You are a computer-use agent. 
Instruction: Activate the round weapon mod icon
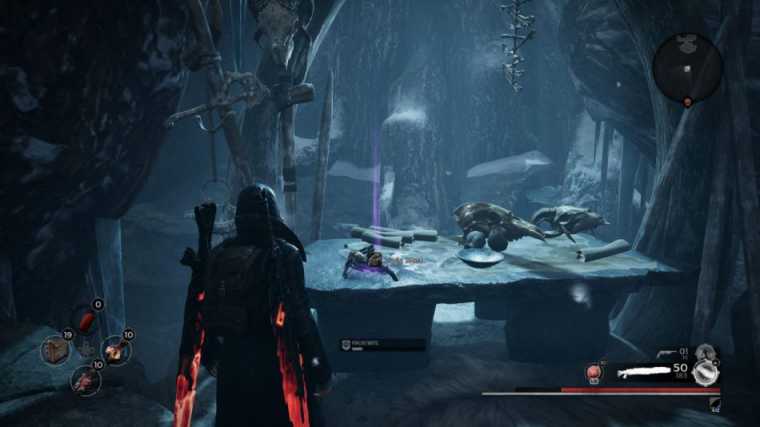pyautogui.click(x=709, y=371)
